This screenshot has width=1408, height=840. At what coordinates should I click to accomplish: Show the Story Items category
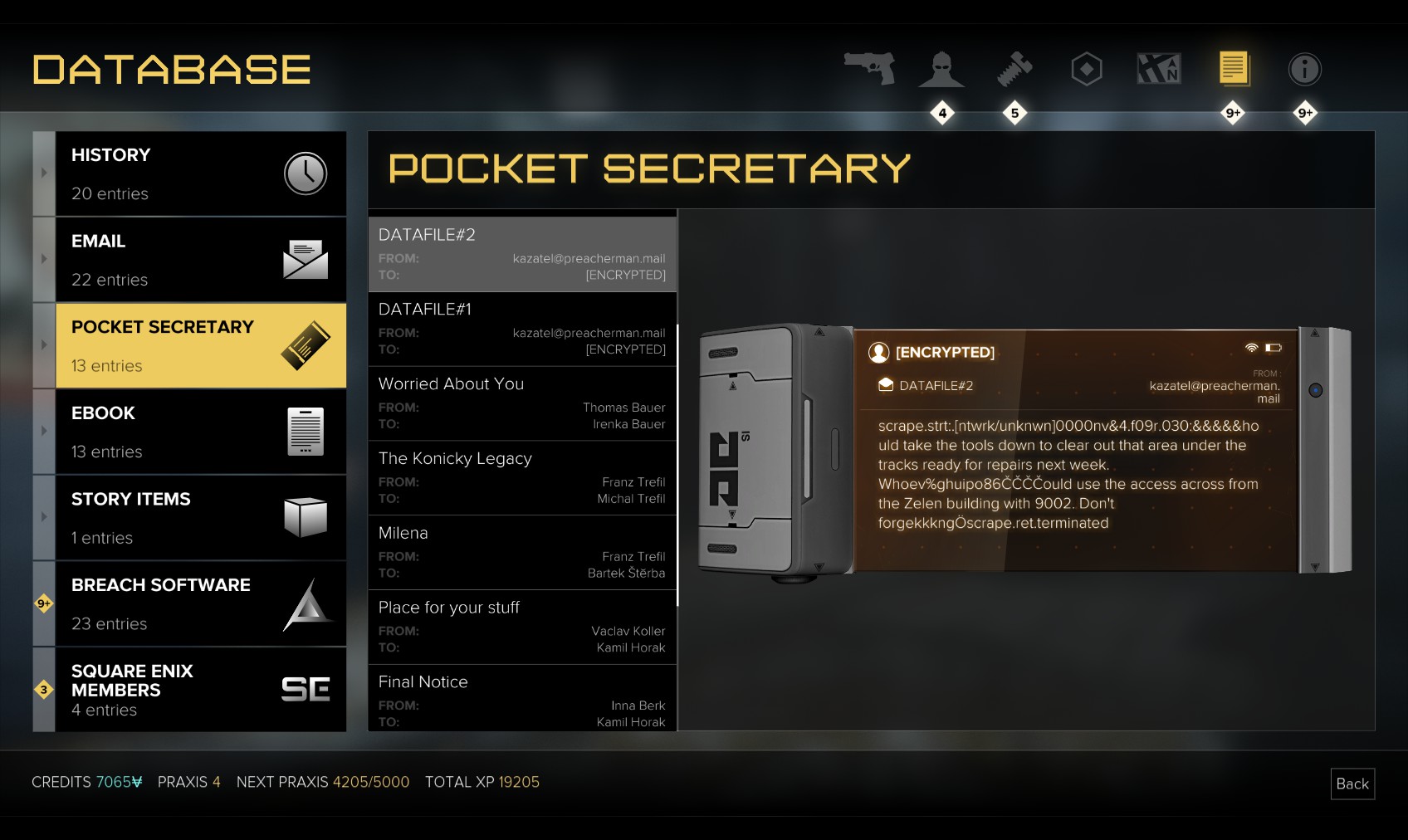pos(200,518)
